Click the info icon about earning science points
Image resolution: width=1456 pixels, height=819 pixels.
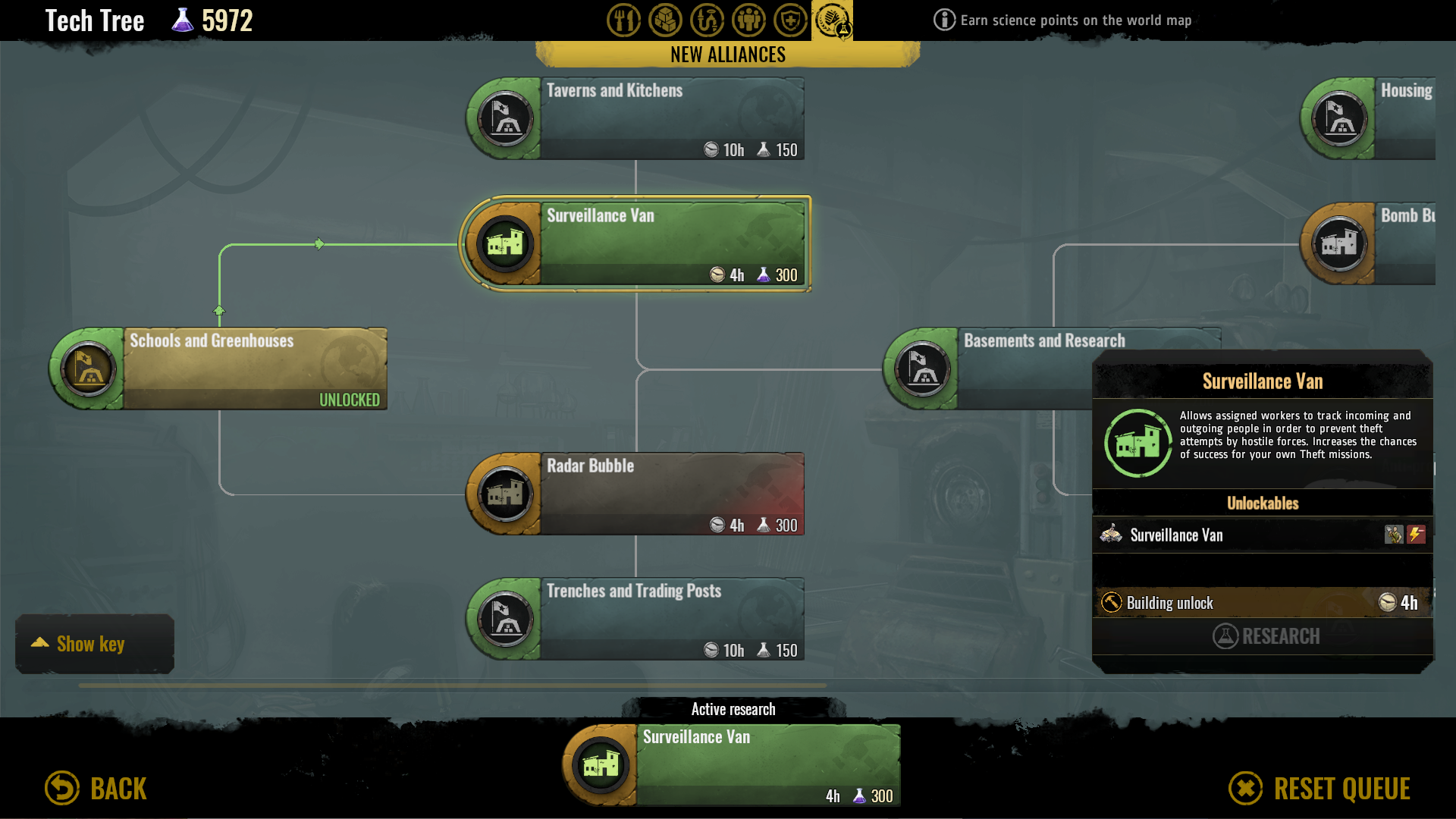click(943, 20)
